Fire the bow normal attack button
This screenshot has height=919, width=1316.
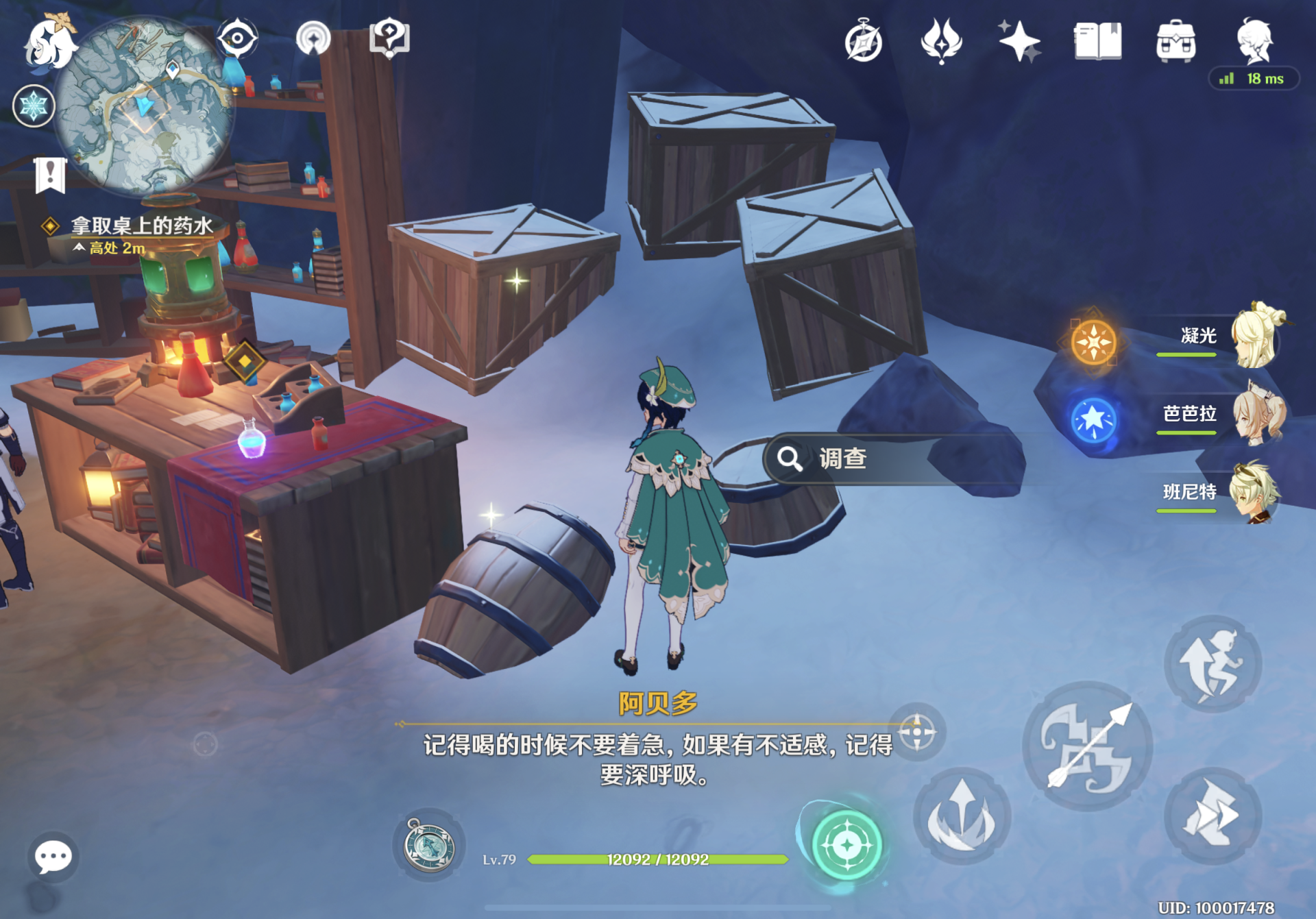pyautogui.click(x=1087, y=747)
